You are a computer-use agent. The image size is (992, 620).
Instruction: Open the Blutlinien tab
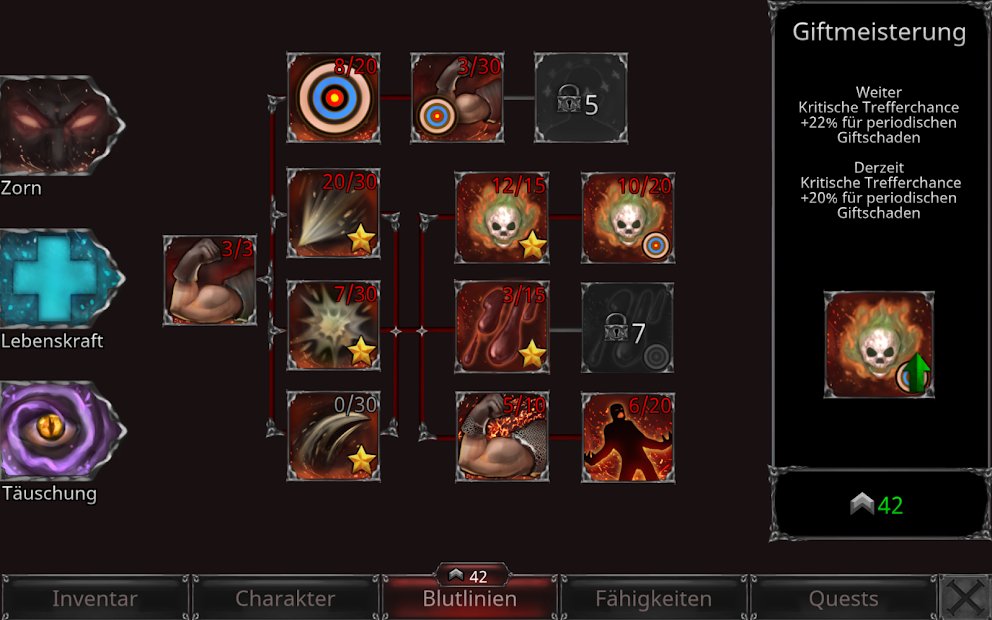click(x=470, y=599)
